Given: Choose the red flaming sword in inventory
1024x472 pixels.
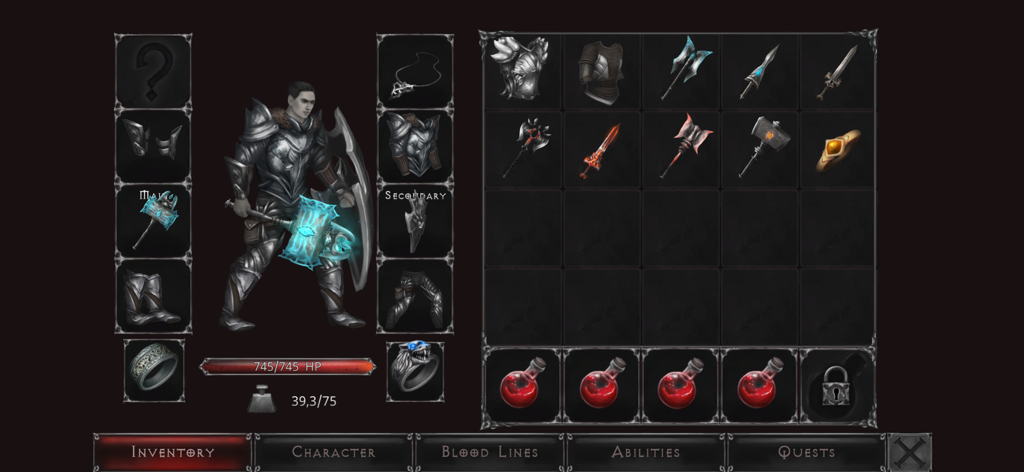Looking at the screenshot, I should (x=601, y=149).
